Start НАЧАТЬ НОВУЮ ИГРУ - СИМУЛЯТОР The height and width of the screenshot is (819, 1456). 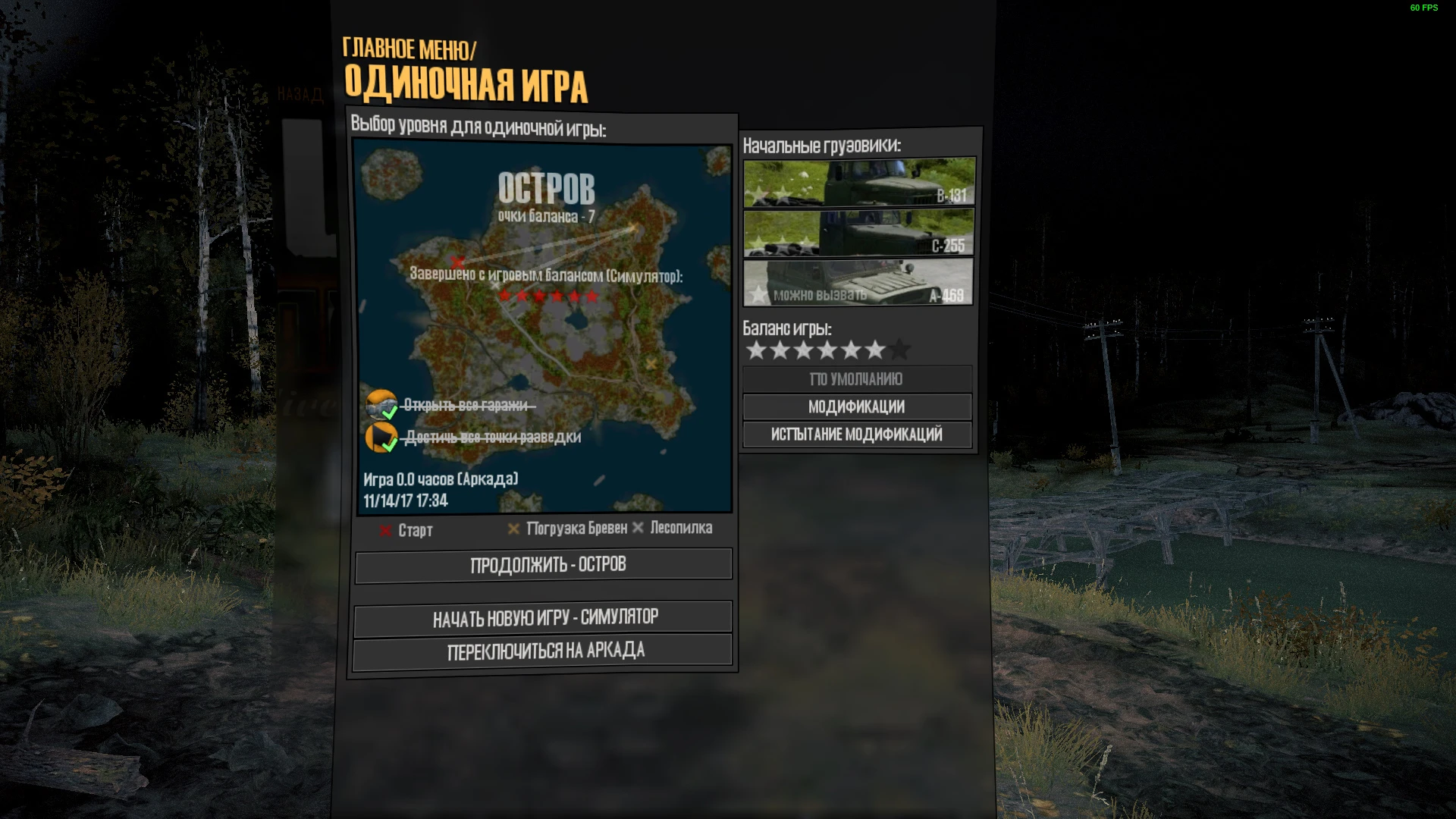(544, 617)
